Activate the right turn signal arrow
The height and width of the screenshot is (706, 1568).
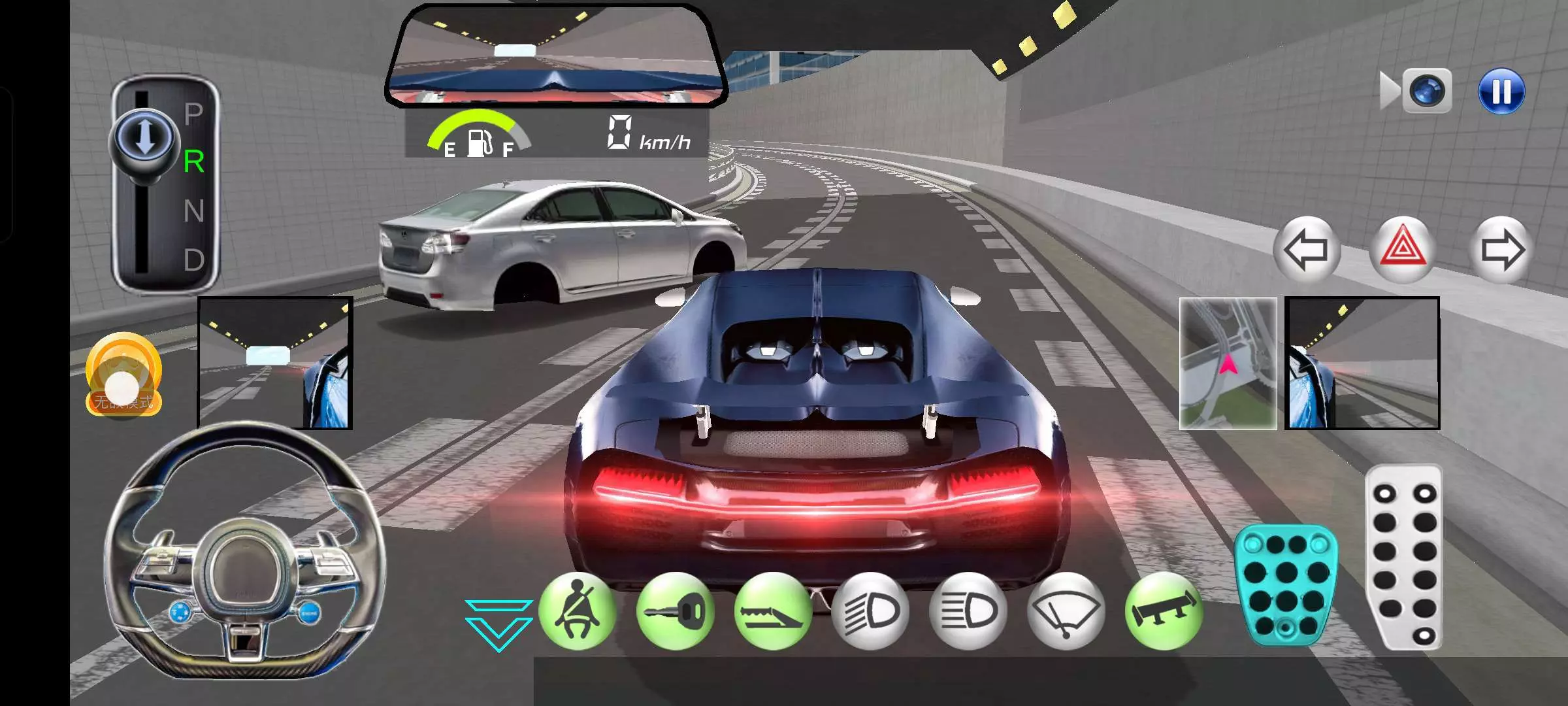(x=1501, y=250)
